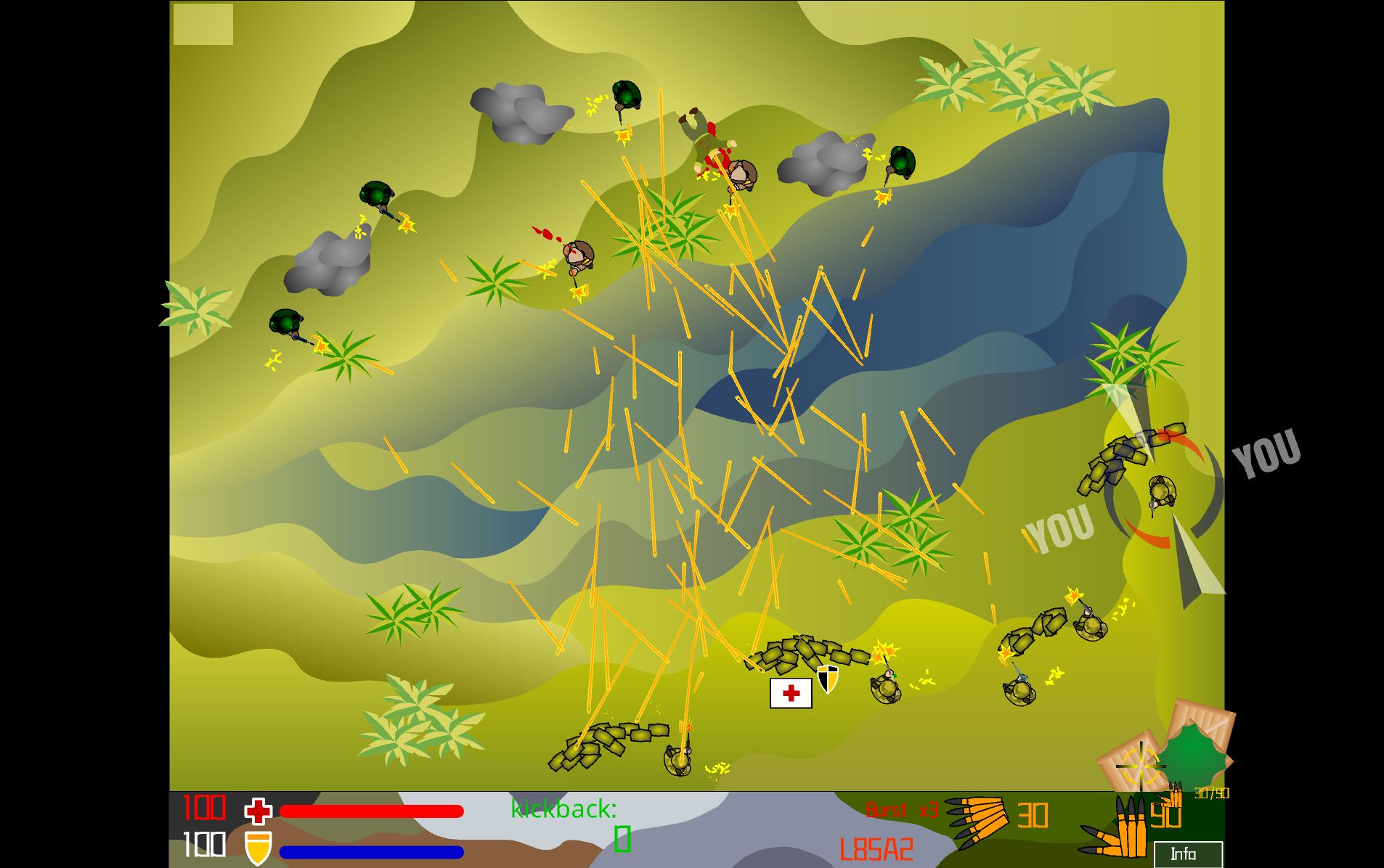Click the translucent square in the top-left corner
Screen dimensions: 1384x868
(203, 25)
